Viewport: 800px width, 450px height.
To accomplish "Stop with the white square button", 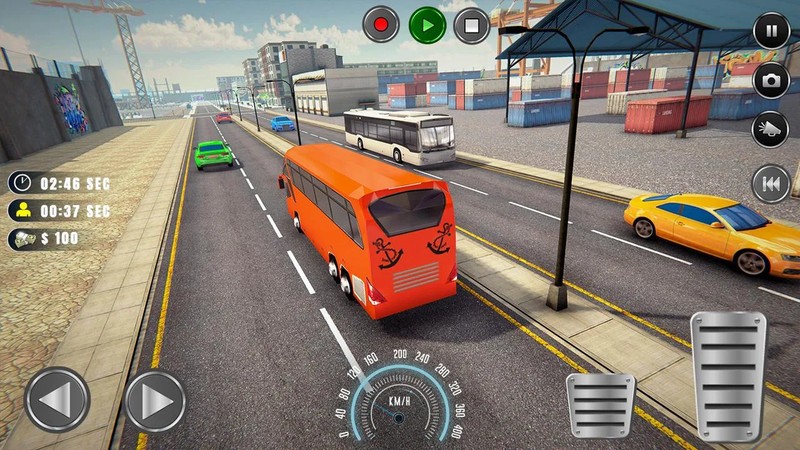I will coord(472,24).
